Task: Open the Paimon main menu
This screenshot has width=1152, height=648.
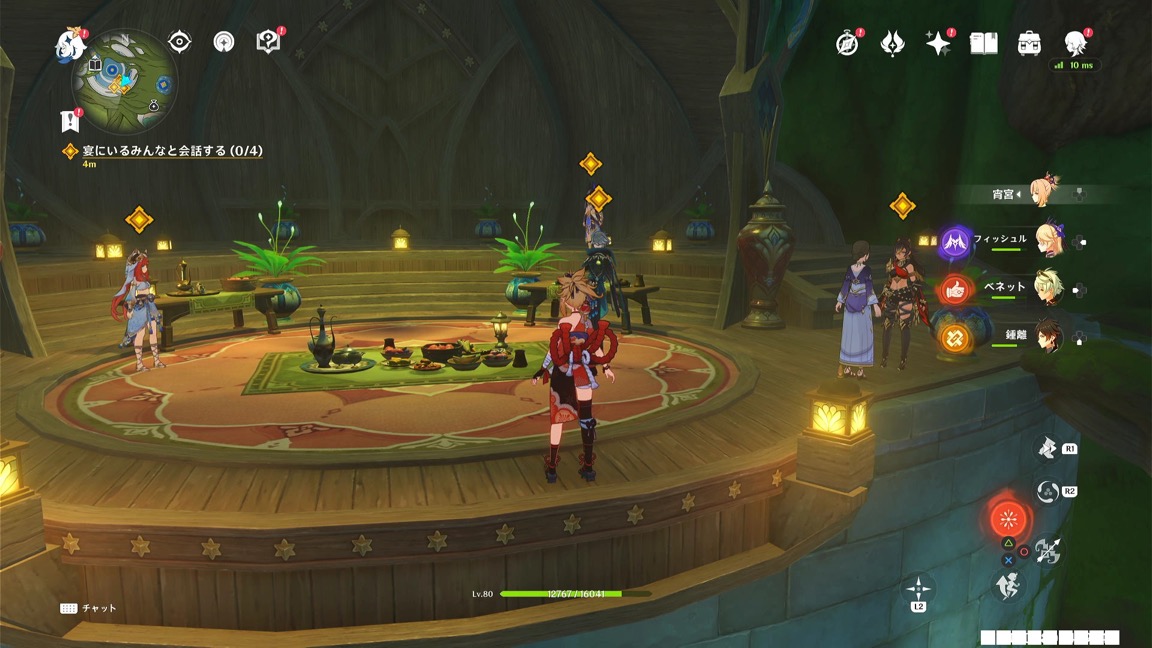Action: coord(70,44)
